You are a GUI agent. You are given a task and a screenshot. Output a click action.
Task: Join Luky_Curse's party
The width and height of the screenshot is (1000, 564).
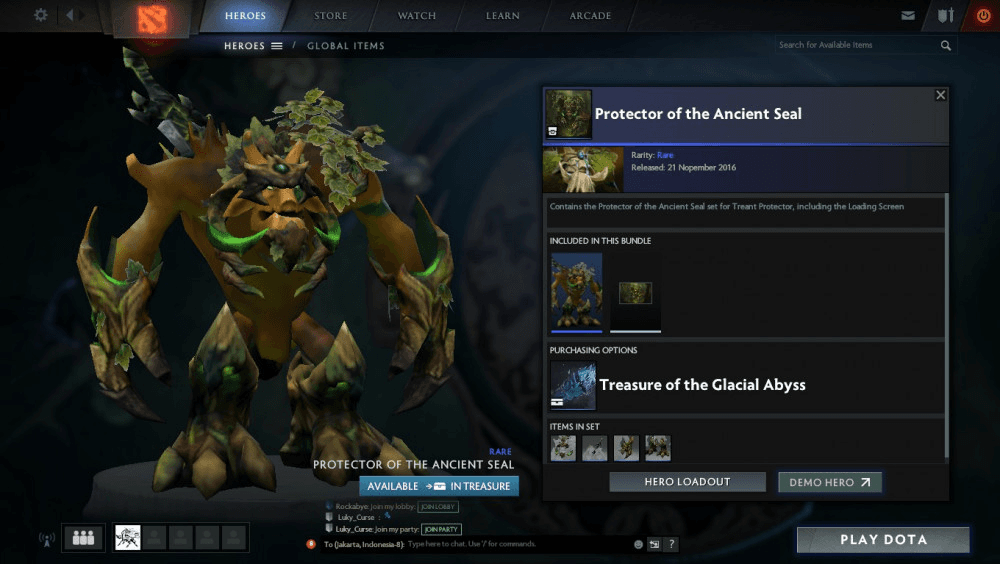[441, 529]
